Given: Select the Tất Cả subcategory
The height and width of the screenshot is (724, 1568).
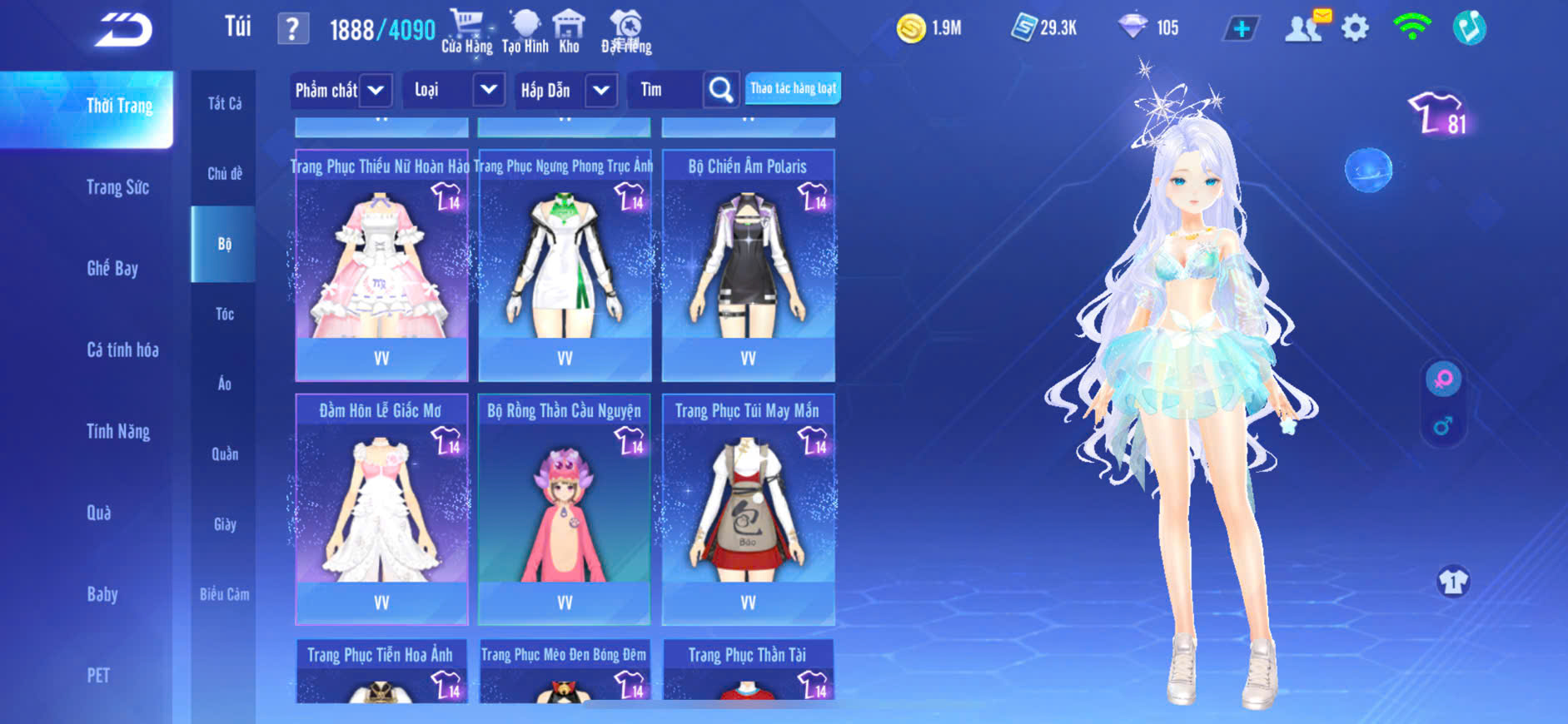Looking at the screenshot, I should 224,103.
